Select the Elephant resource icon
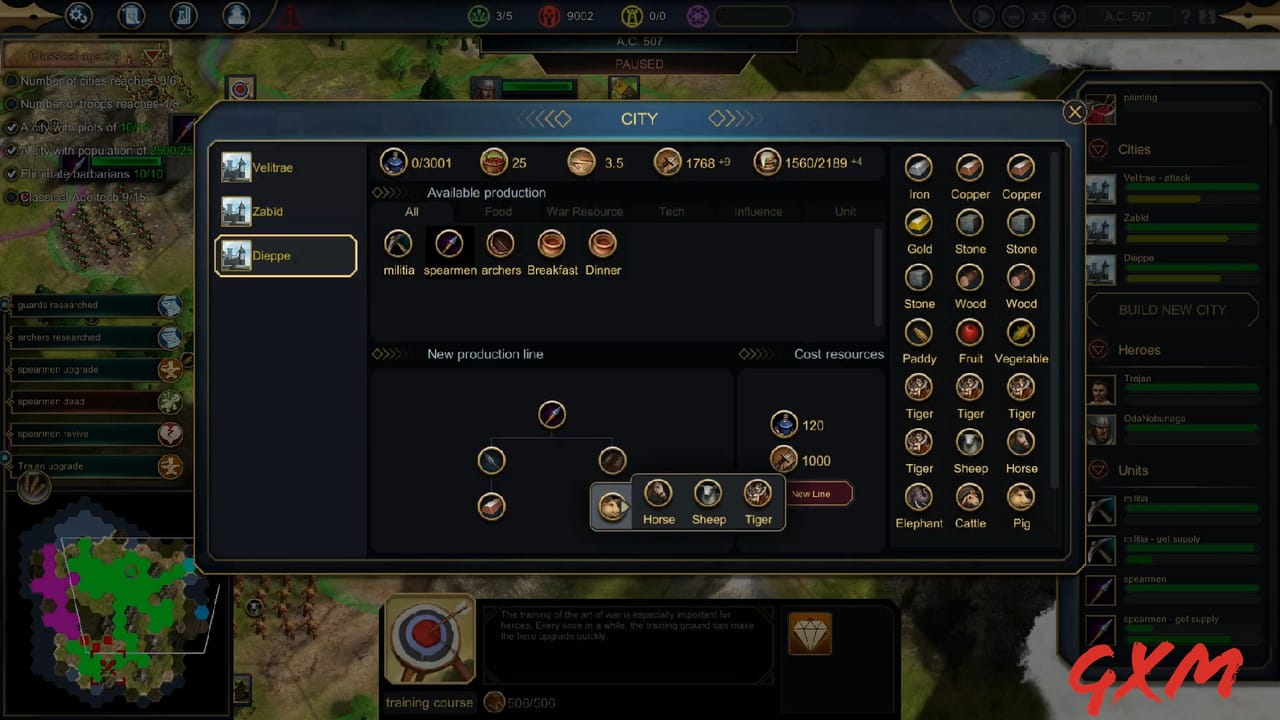1280x720 pixels. coord(918,498)
